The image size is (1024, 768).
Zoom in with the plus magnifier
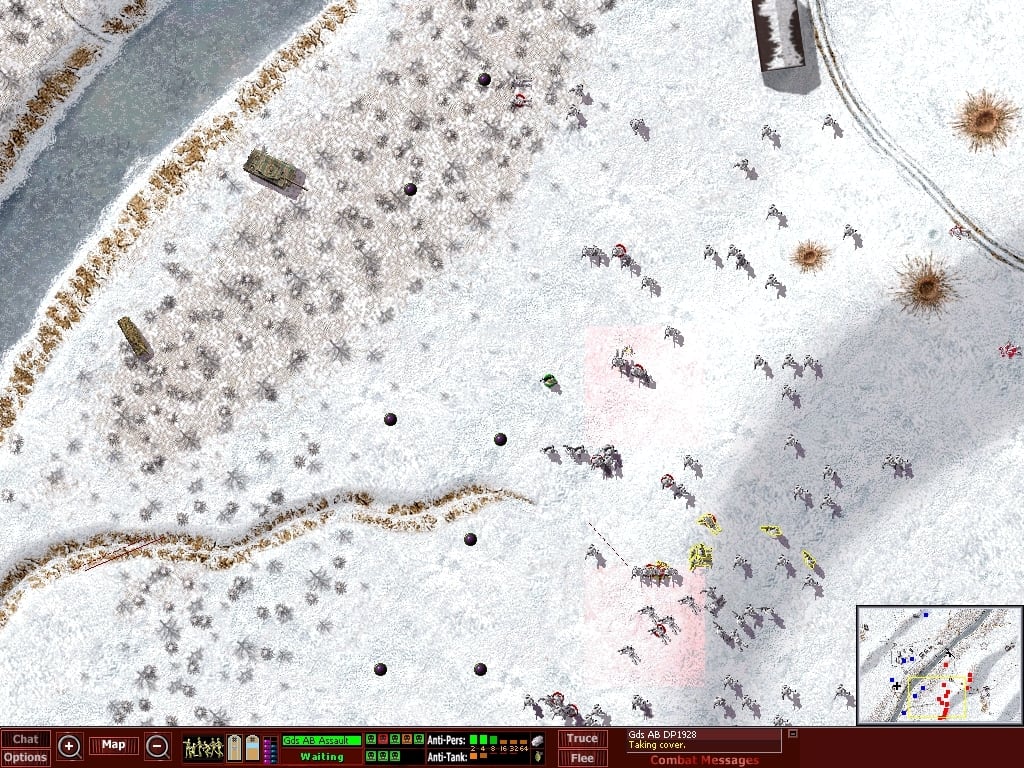coord(70,746)
